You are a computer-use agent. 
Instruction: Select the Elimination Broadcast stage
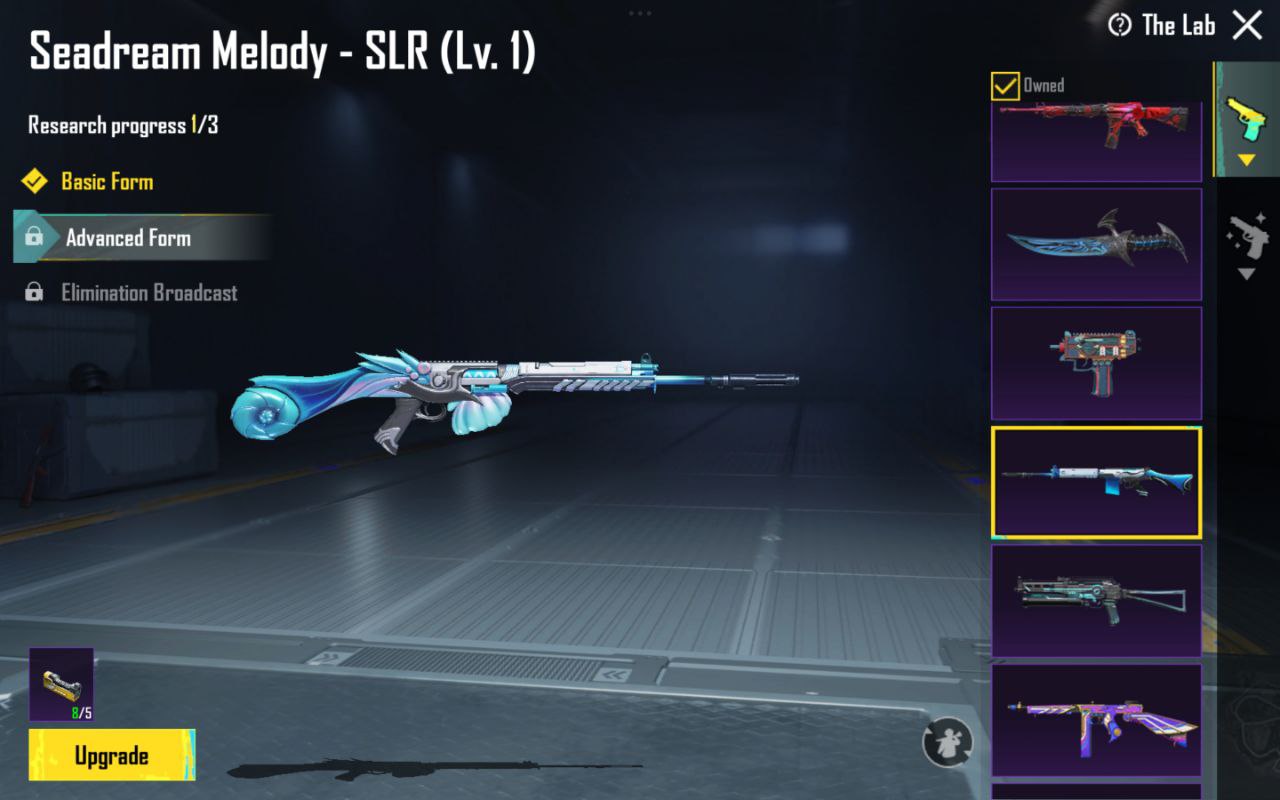(149, 293)
